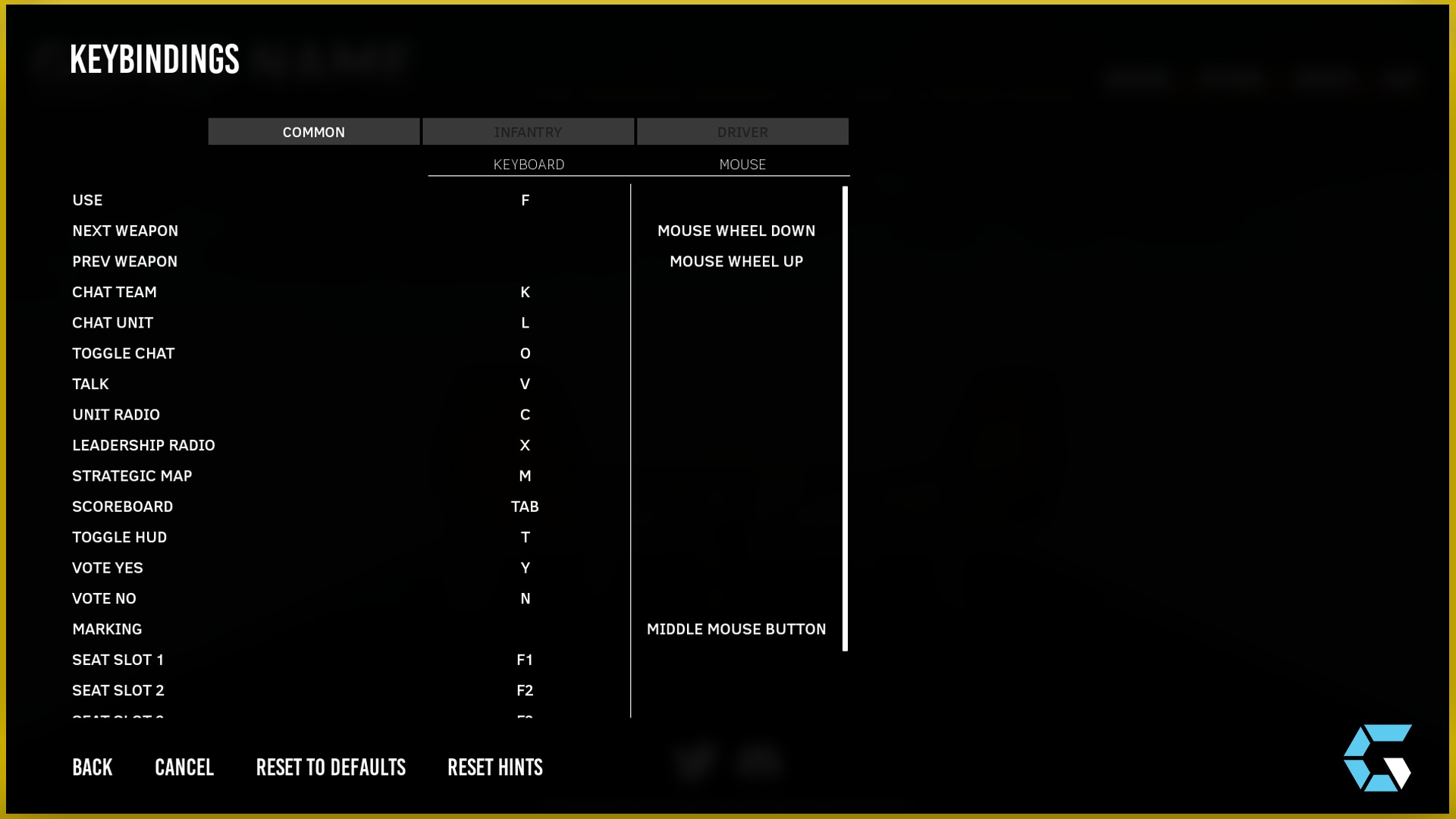The width and height of the screenshot is (1456, 819).
Task: Rebind NEXT WEAPON from MOUSE WHEEL DOWN
Action: (736, 231)
